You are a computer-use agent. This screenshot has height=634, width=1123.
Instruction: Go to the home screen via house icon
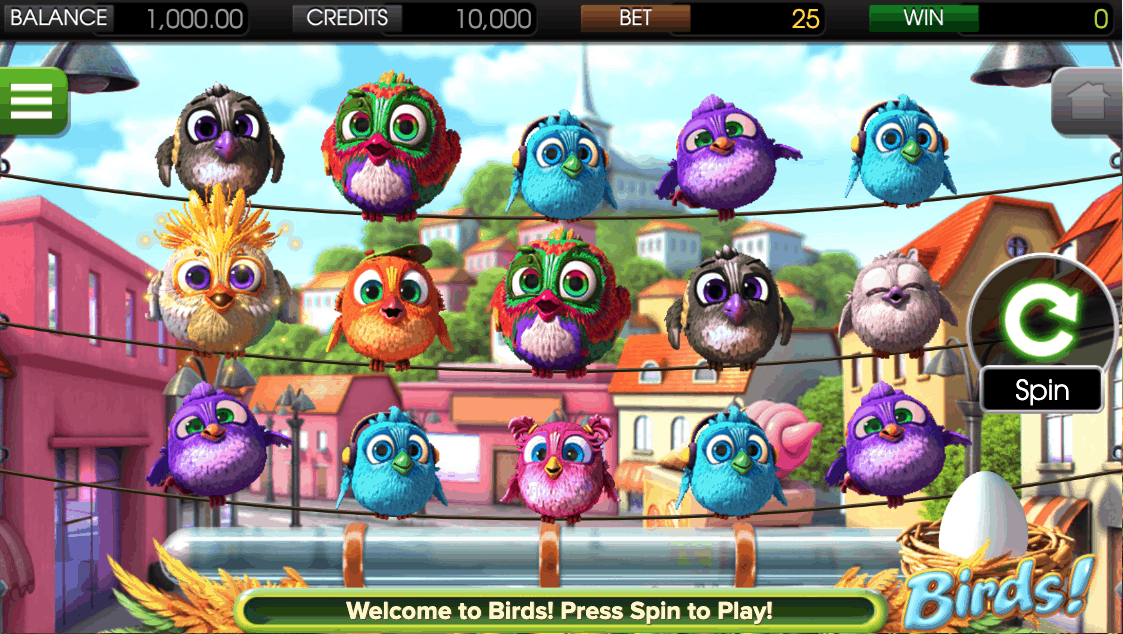1088,102
